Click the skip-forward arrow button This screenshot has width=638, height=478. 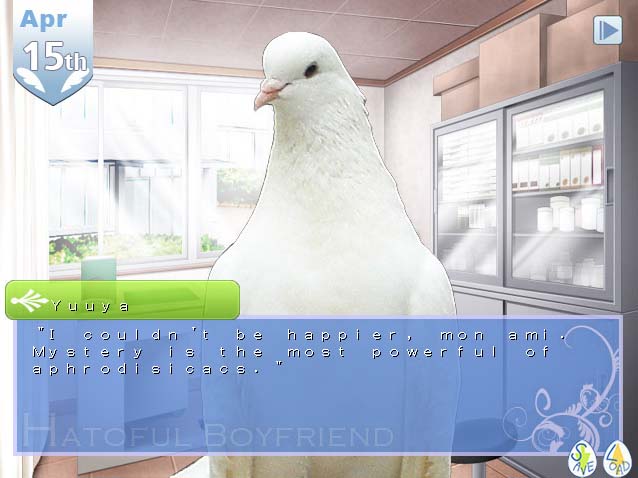(607, 30)
